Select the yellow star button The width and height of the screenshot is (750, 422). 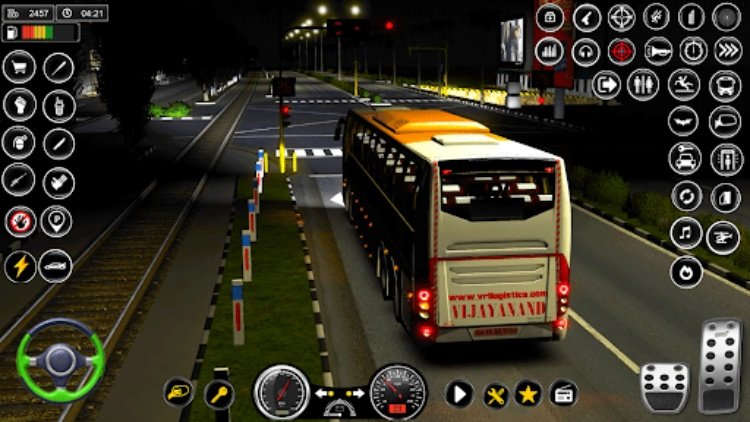coord(528,393)
